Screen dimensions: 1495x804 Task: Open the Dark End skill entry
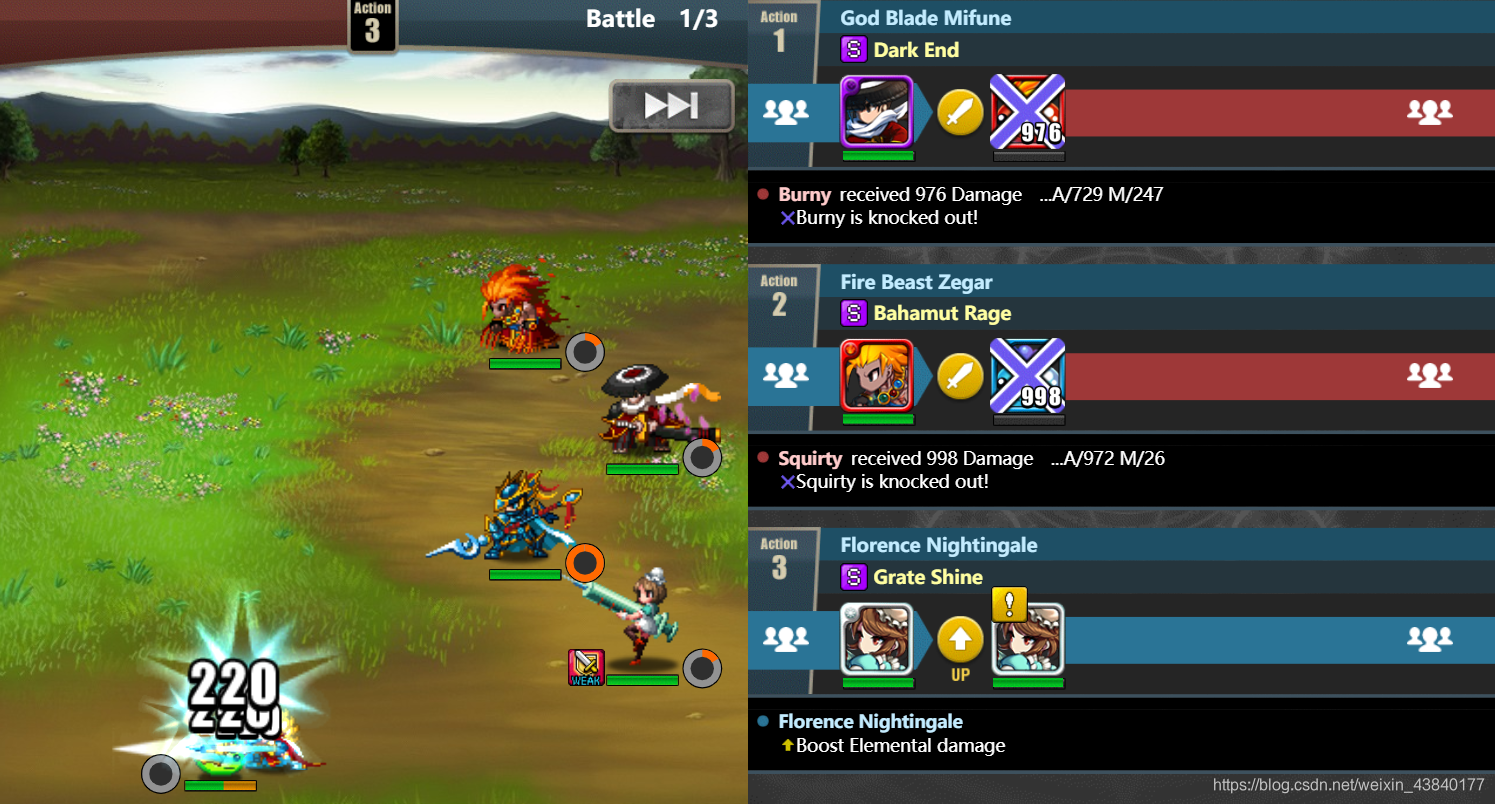pos(915,50)
